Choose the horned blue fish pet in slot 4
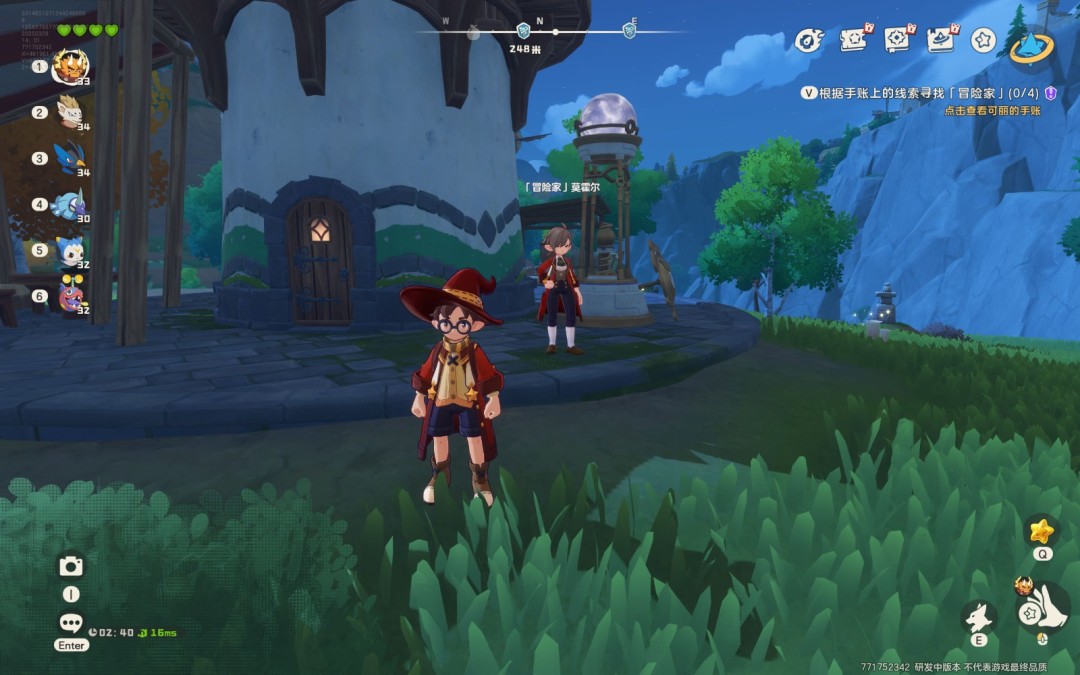 tap(70, 204)
